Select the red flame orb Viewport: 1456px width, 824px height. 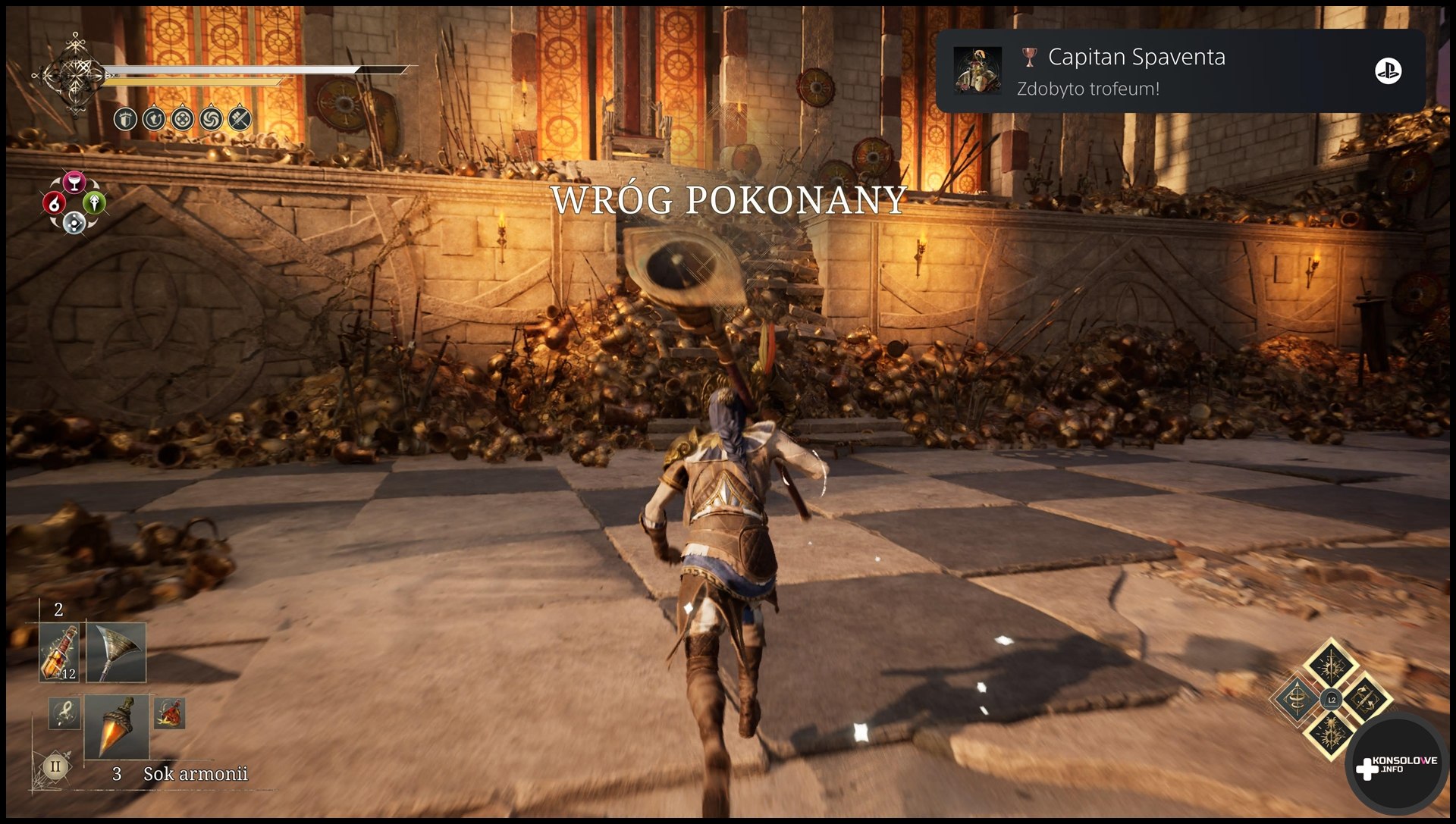(x=54, y=203)
